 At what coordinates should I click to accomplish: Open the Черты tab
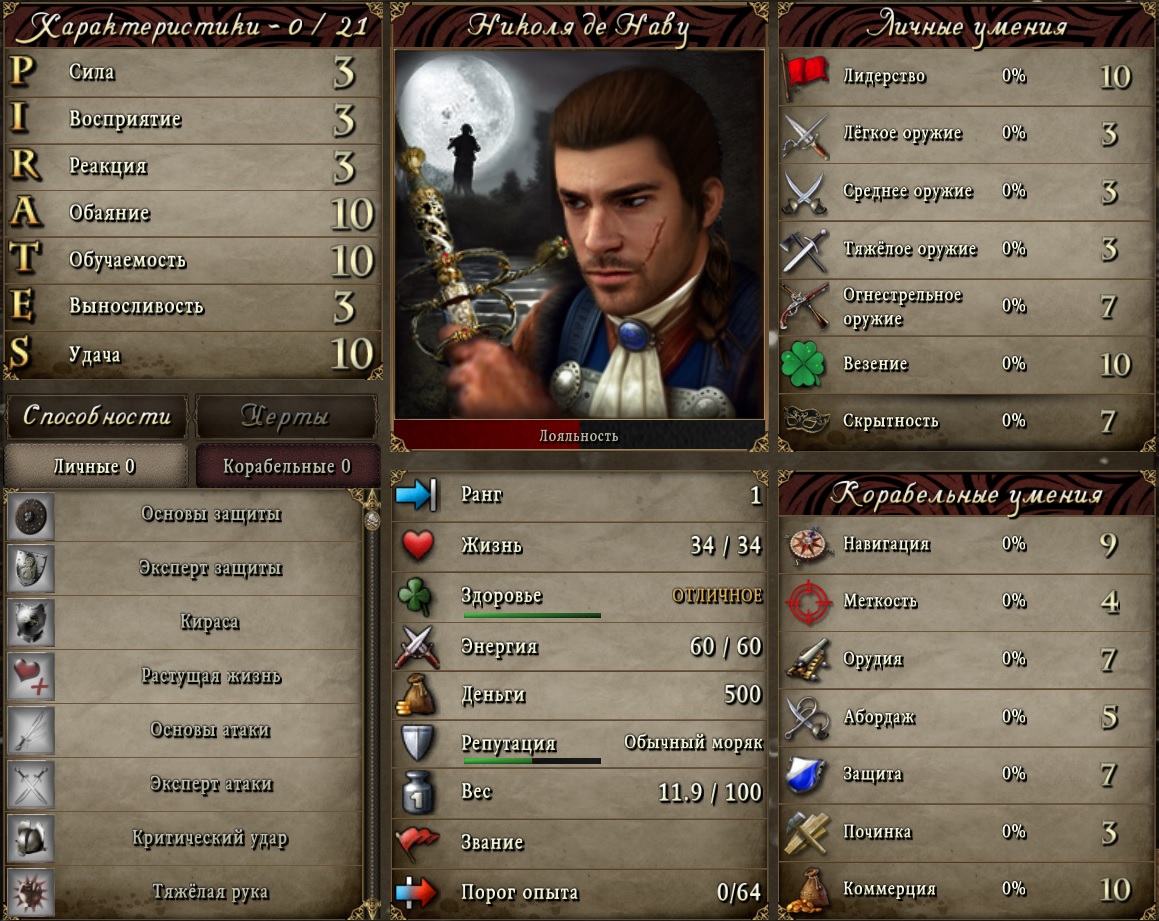point(286,417)
